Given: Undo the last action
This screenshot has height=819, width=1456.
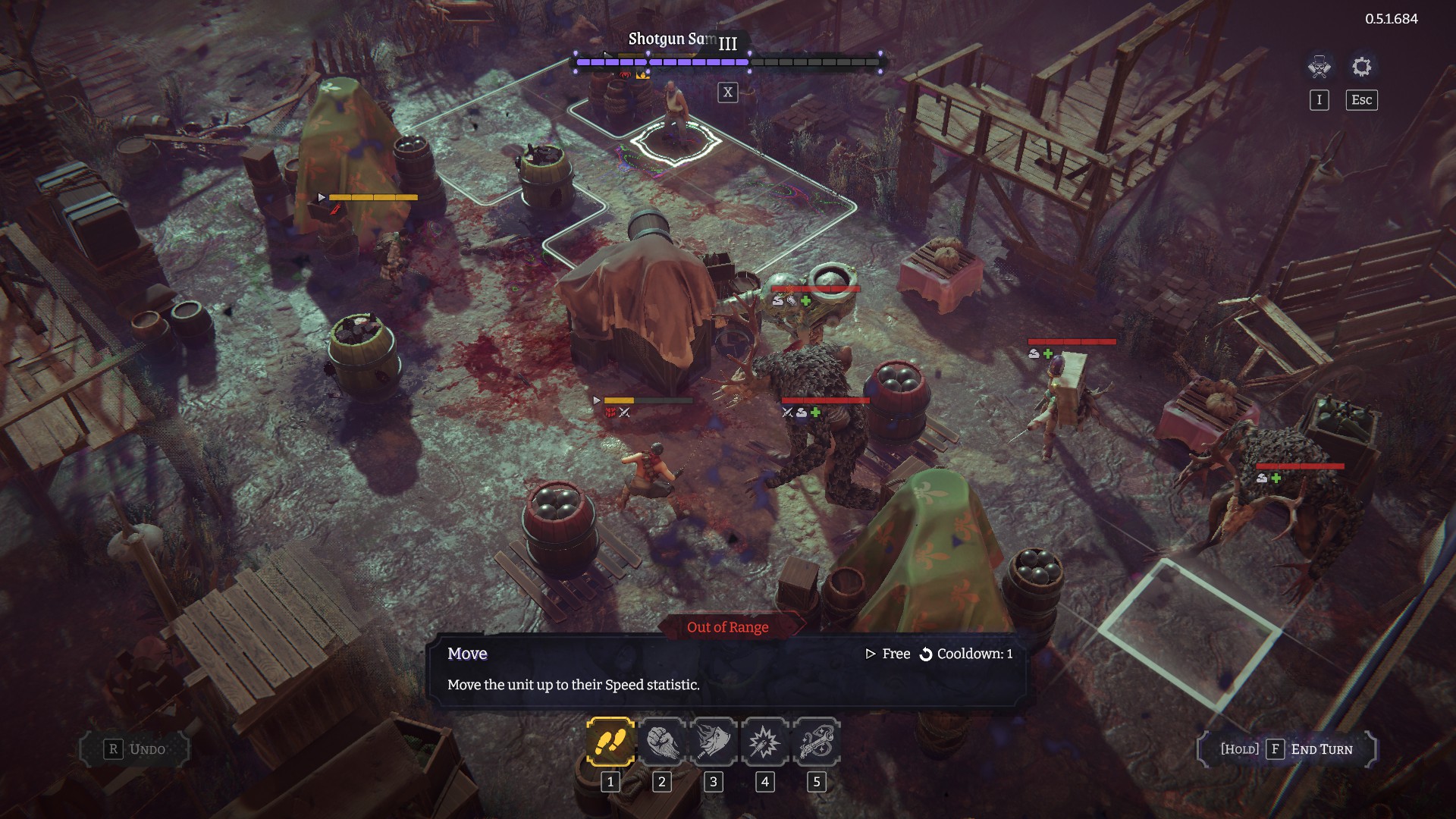Looking at the screenshot, I should (135, 749).
